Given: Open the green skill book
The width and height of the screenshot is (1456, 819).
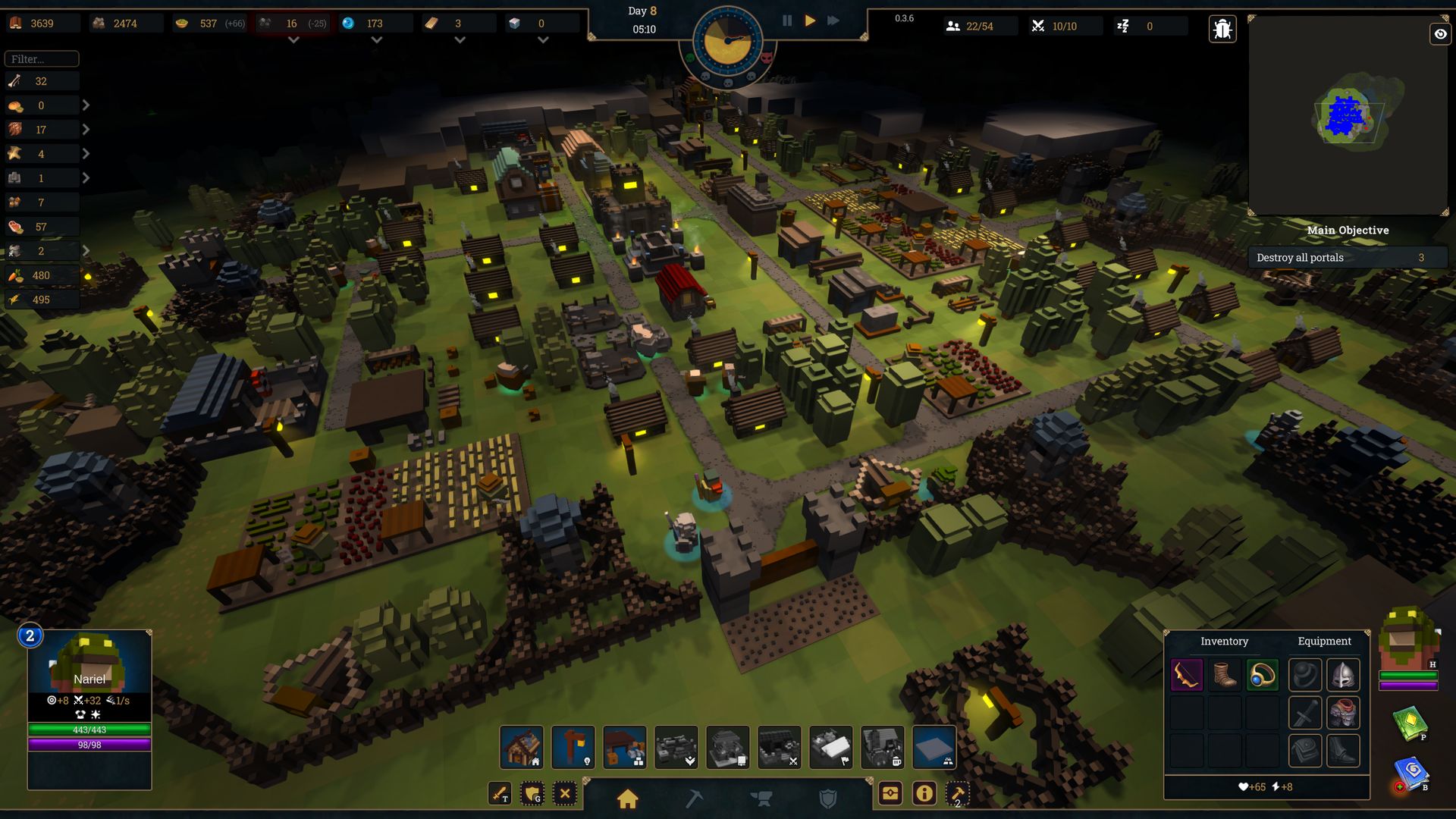Looking at the screenshot, I should [1410, 723].
